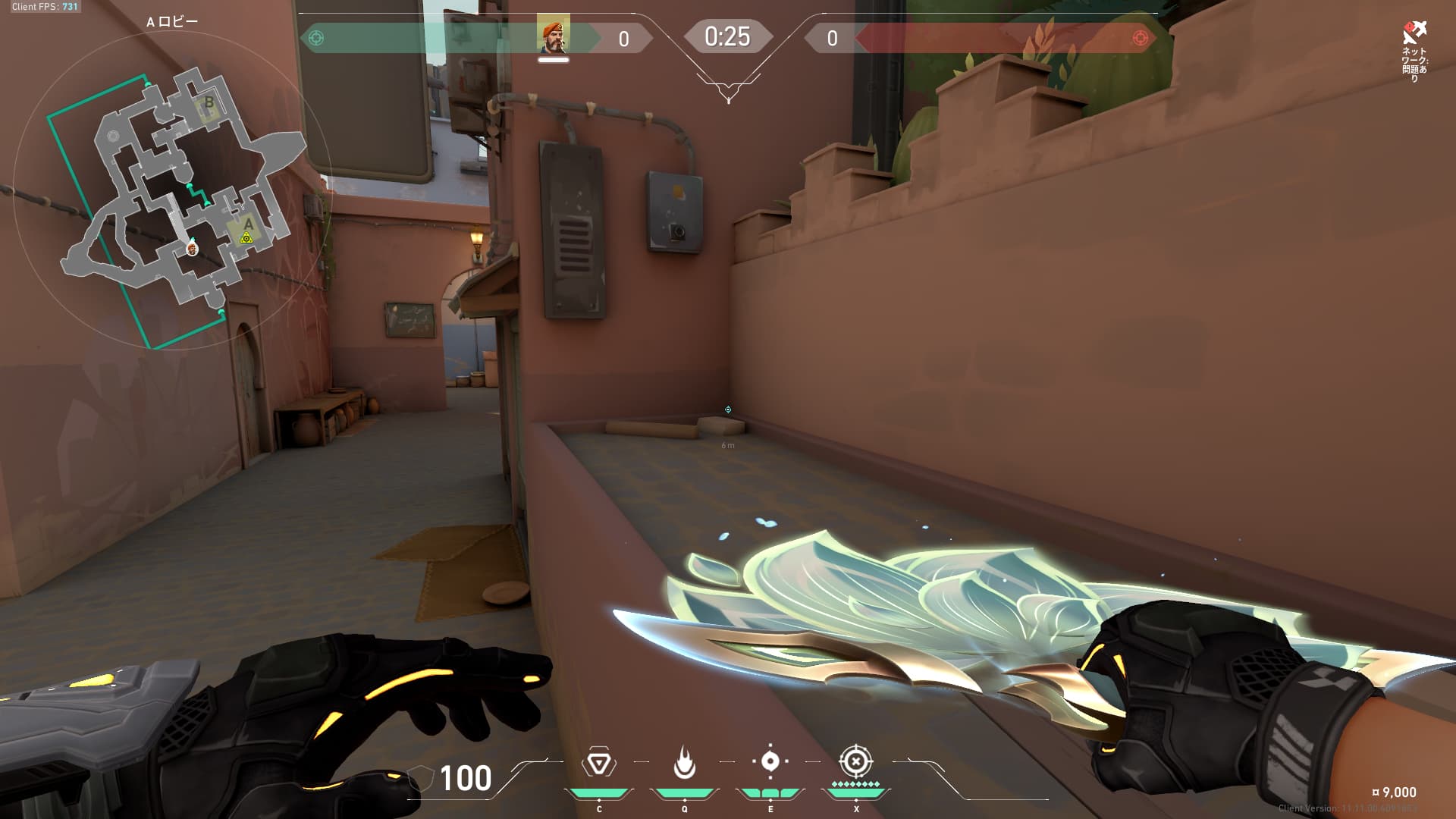Activate the Stim Beacon ability icon
Viewport: 1456px width, 819px height.
(598, 762)
